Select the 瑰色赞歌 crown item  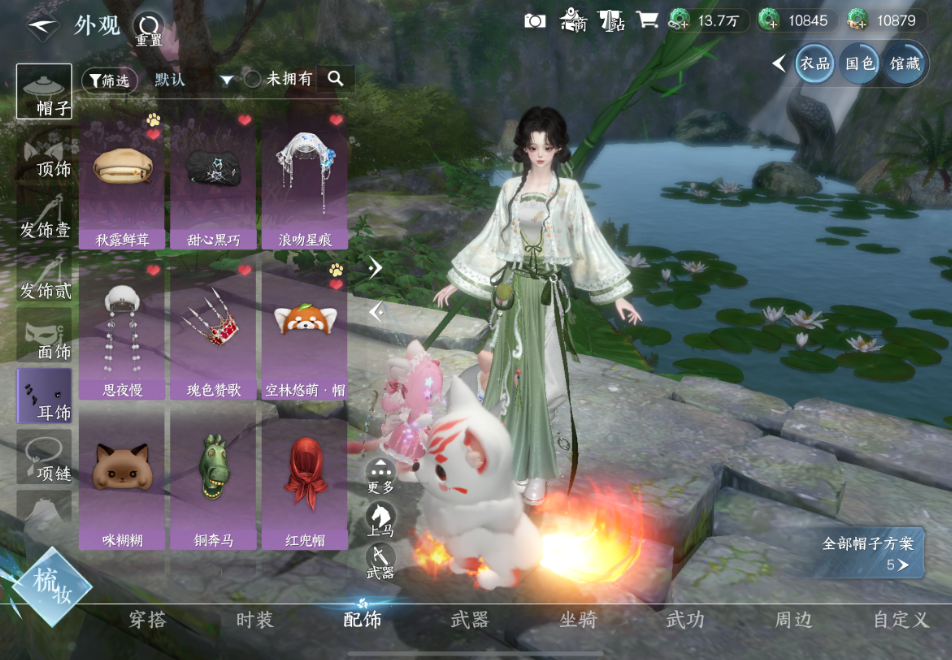(212, 330)
